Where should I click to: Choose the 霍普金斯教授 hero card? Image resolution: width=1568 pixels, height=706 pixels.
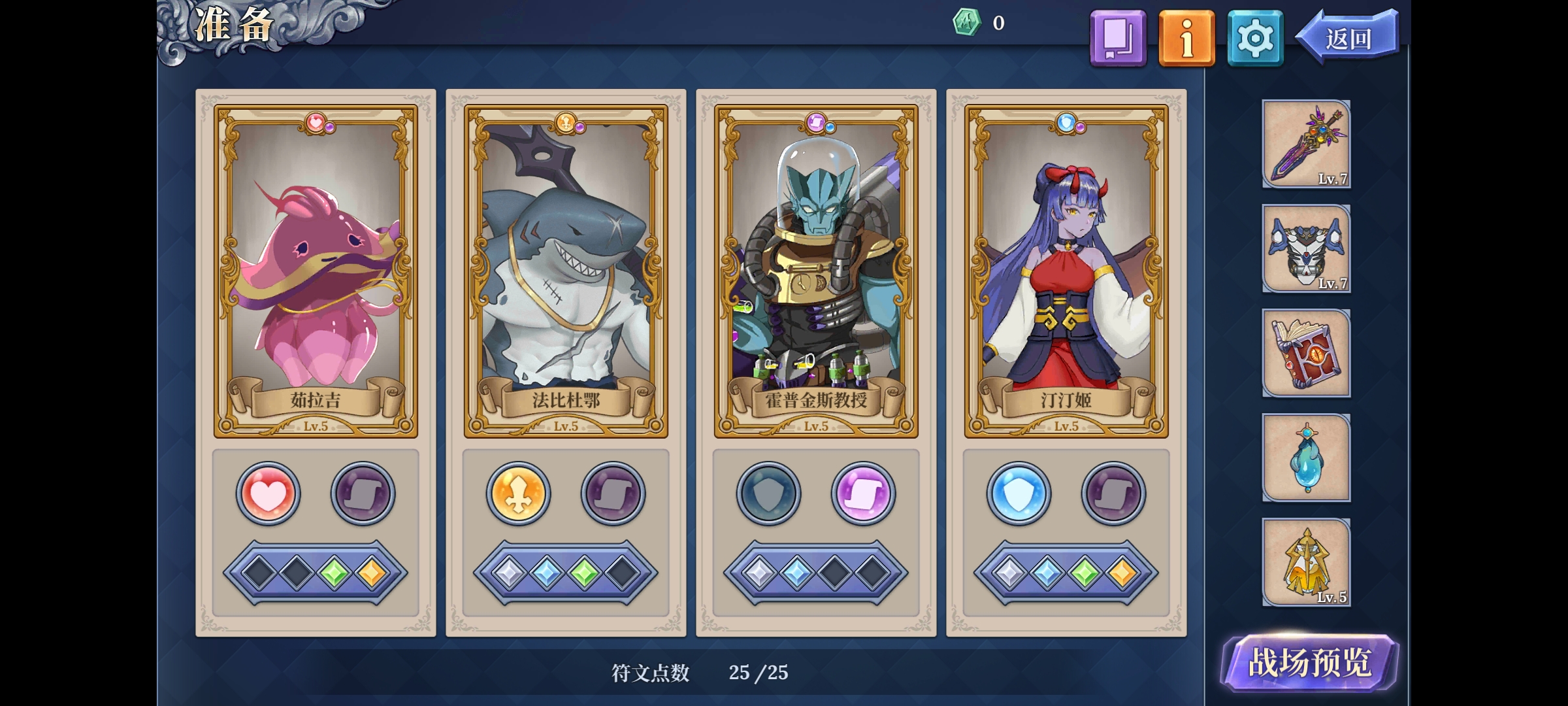(816, 271)
